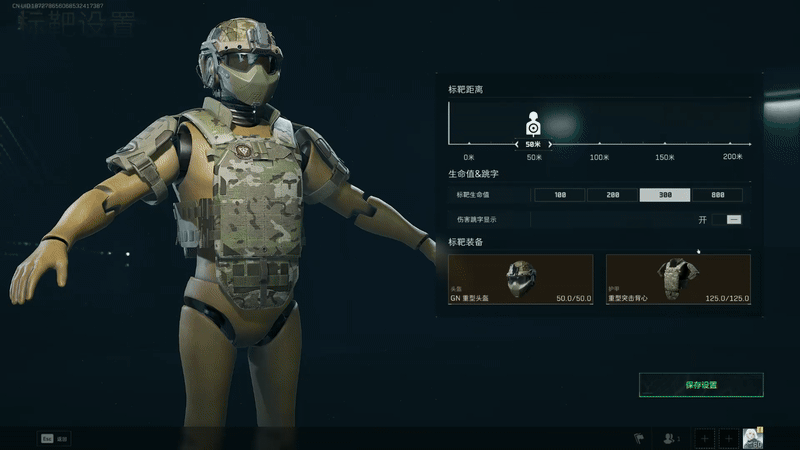This screenshot has width=800, height=450.
Task: Set target distance to 0米 on the slider
Action: point(468,145)
